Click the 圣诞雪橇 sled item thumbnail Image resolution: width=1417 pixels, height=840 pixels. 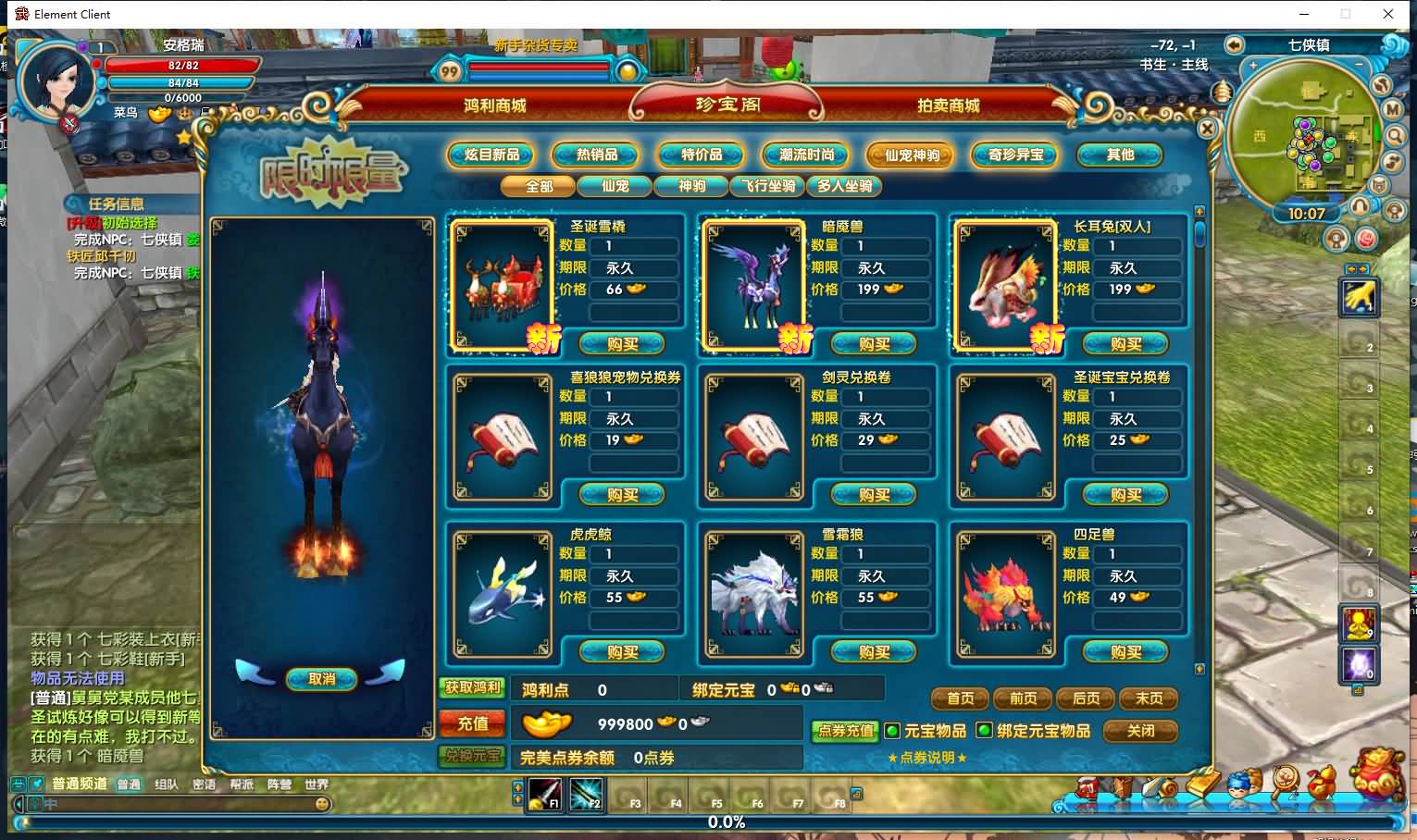click(x=502, y=282)
